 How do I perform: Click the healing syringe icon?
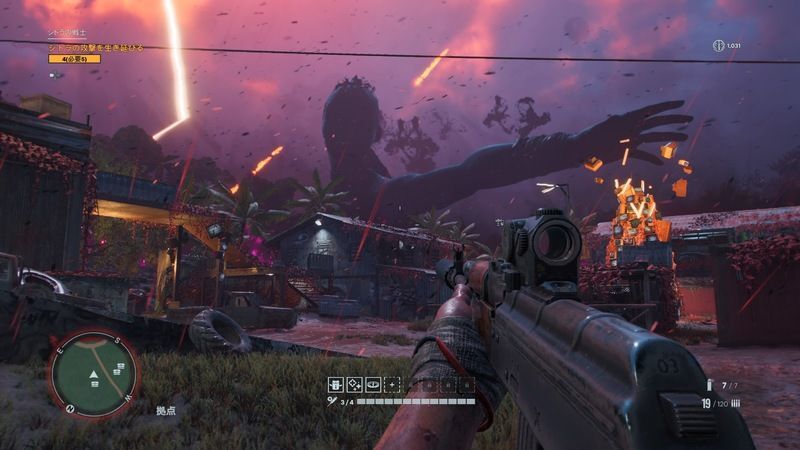coord(332,401)
